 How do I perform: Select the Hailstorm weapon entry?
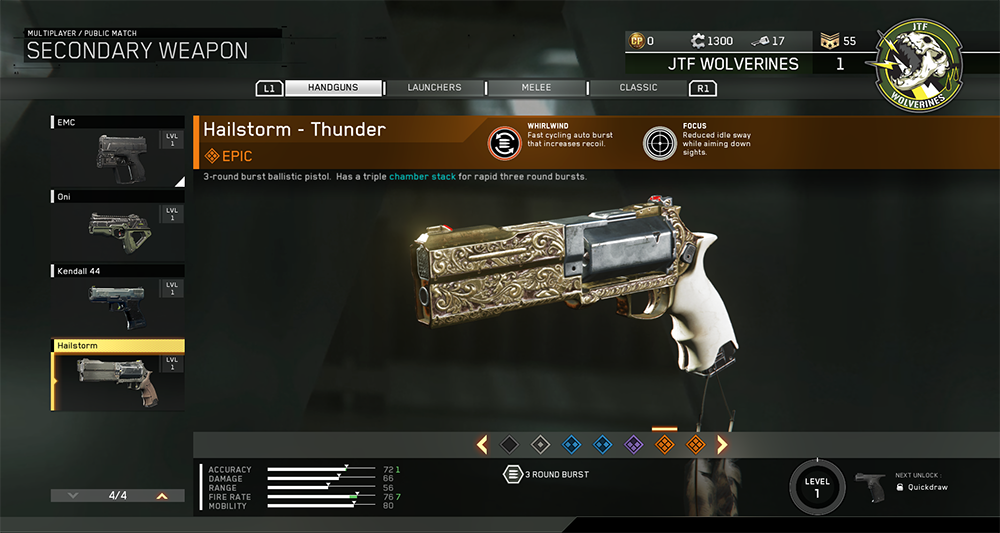coord(117,375)
